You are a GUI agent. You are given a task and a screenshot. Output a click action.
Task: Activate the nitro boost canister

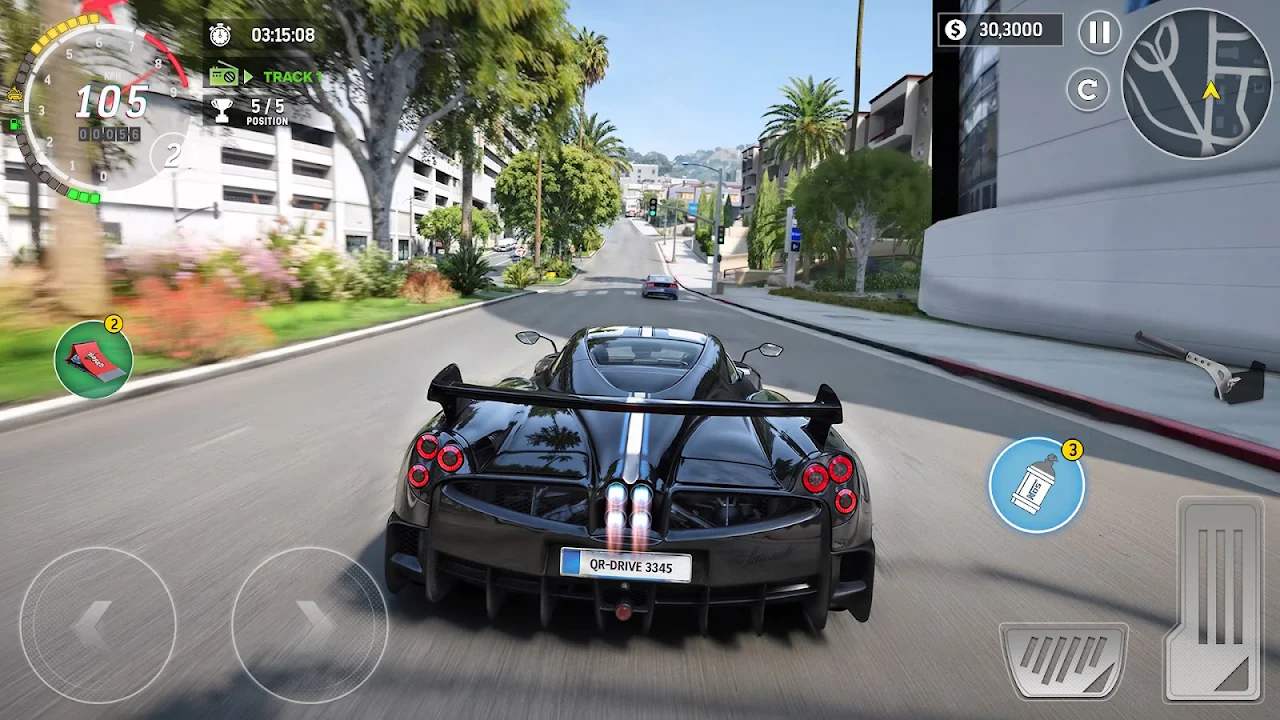click(1037, 485)
